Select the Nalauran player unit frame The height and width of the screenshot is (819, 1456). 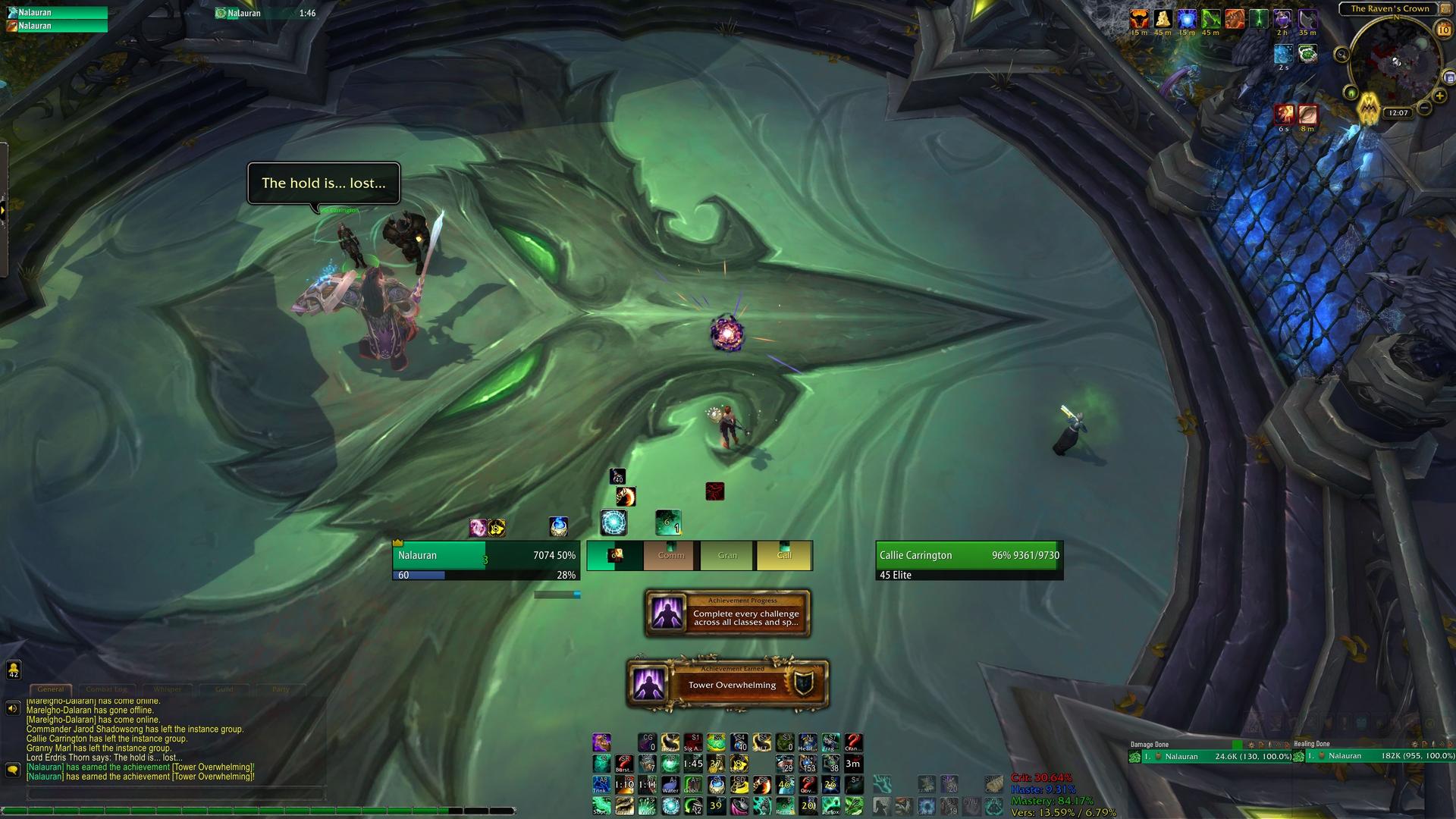point(485,560)
